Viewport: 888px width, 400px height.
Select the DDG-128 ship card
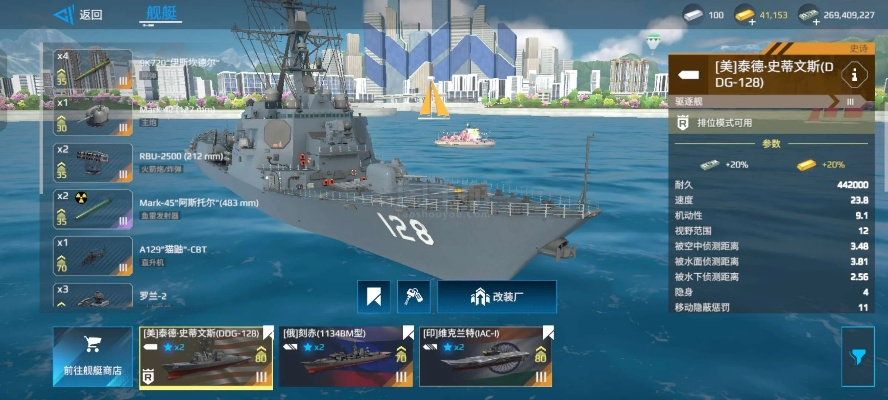[205, 357]
